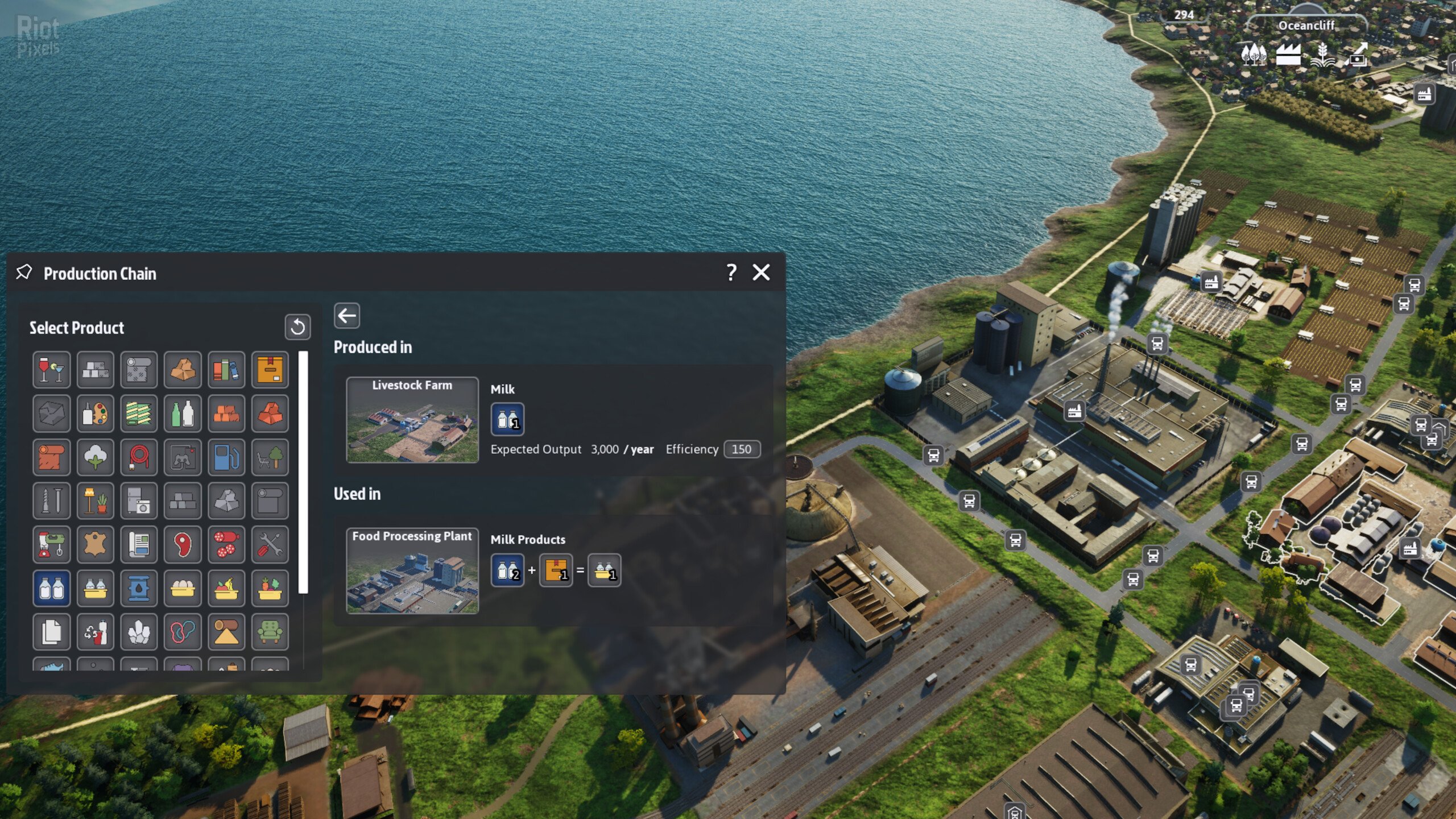Select the Glass Bottles product icon
This screenshot has height=819, width=1456.
(183, 413)
